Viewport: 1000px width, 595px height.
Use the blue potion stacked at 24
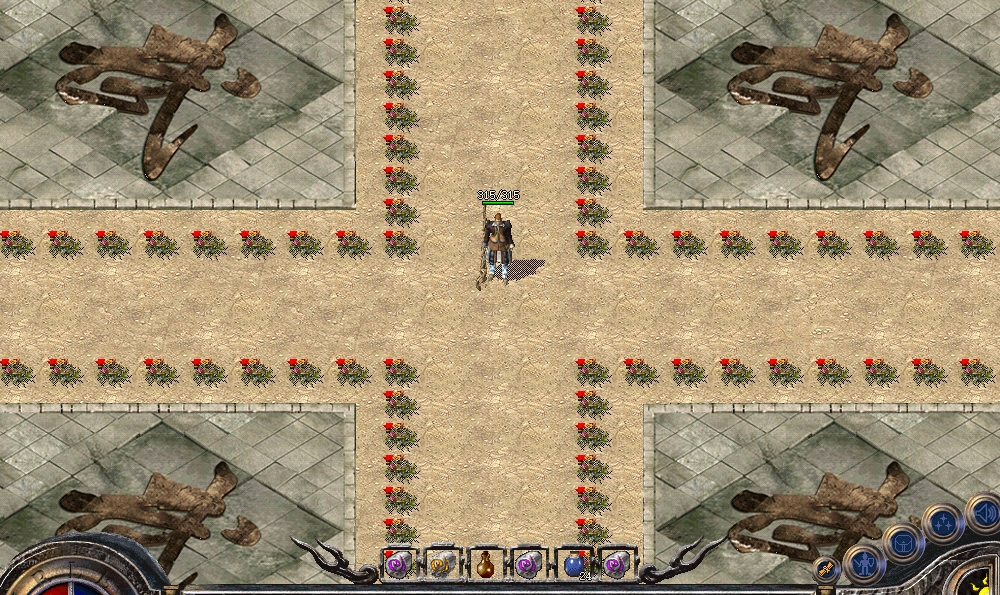tap(573, 565)
